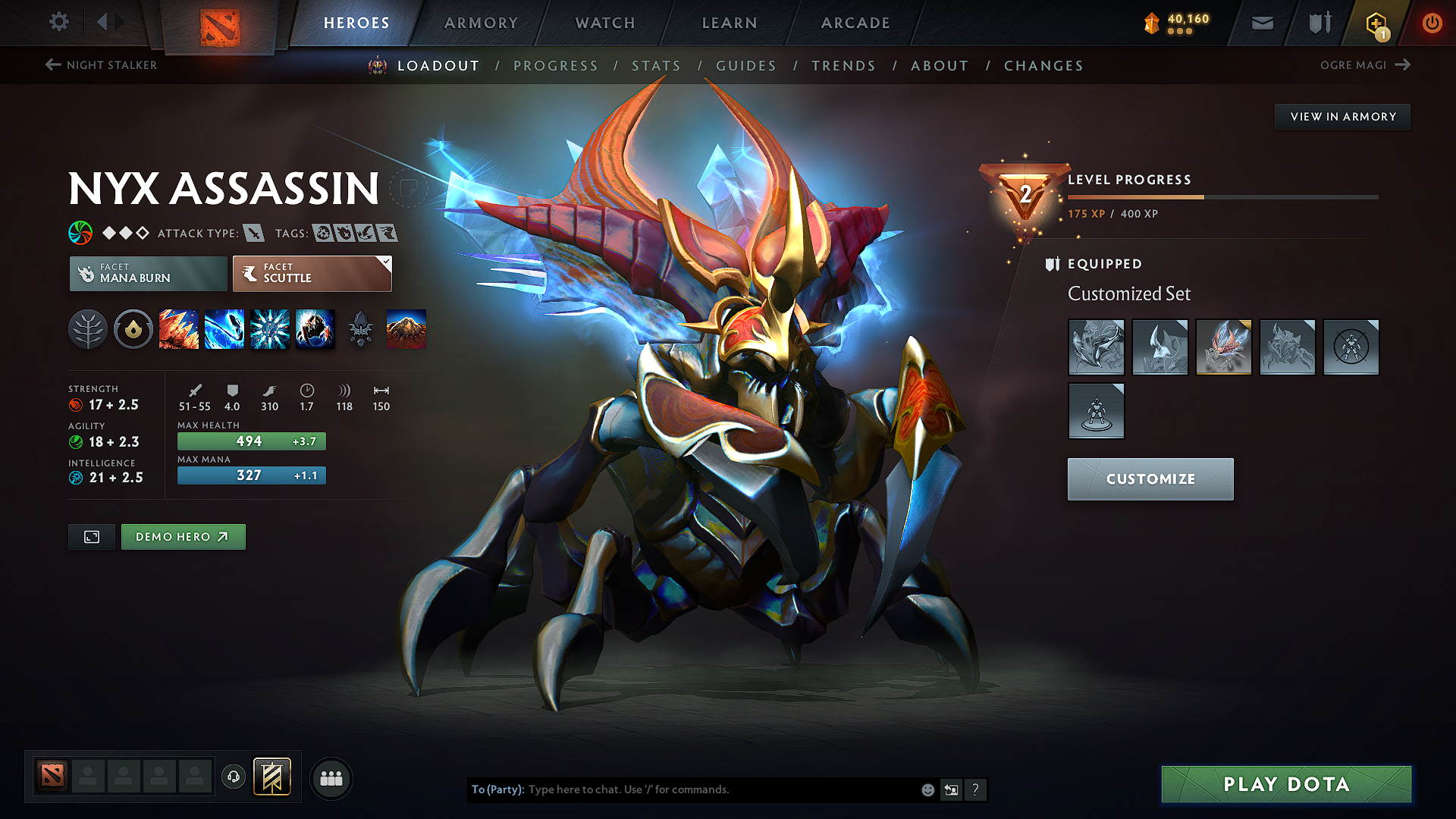Image resolution: width=1456 pixels, height=819 pixels.
Task: Click the Aghanim's Scepter upgrade icon
Action: [x=361, y=329]
